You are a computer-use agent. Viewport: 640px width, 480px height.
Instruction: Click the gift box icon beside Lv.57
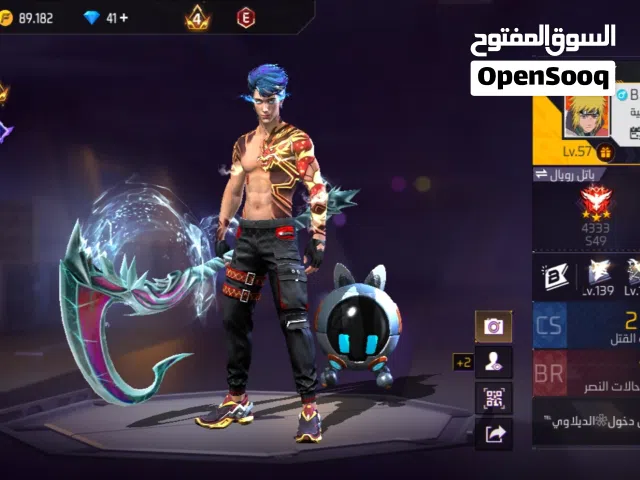(606, 152)
